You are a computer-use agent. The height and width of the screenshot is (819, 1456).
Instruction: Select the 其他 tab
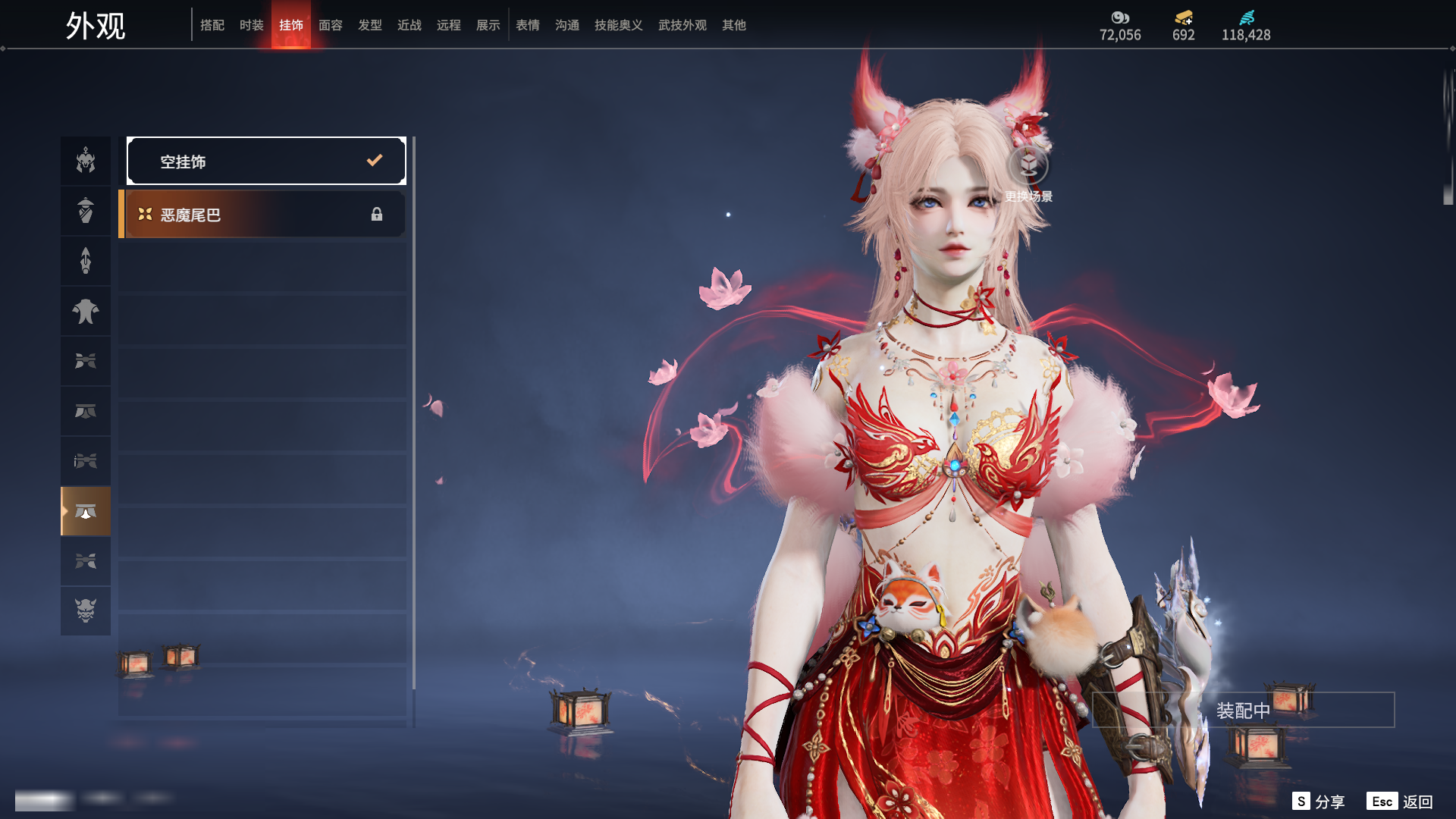tap(734, 25)
